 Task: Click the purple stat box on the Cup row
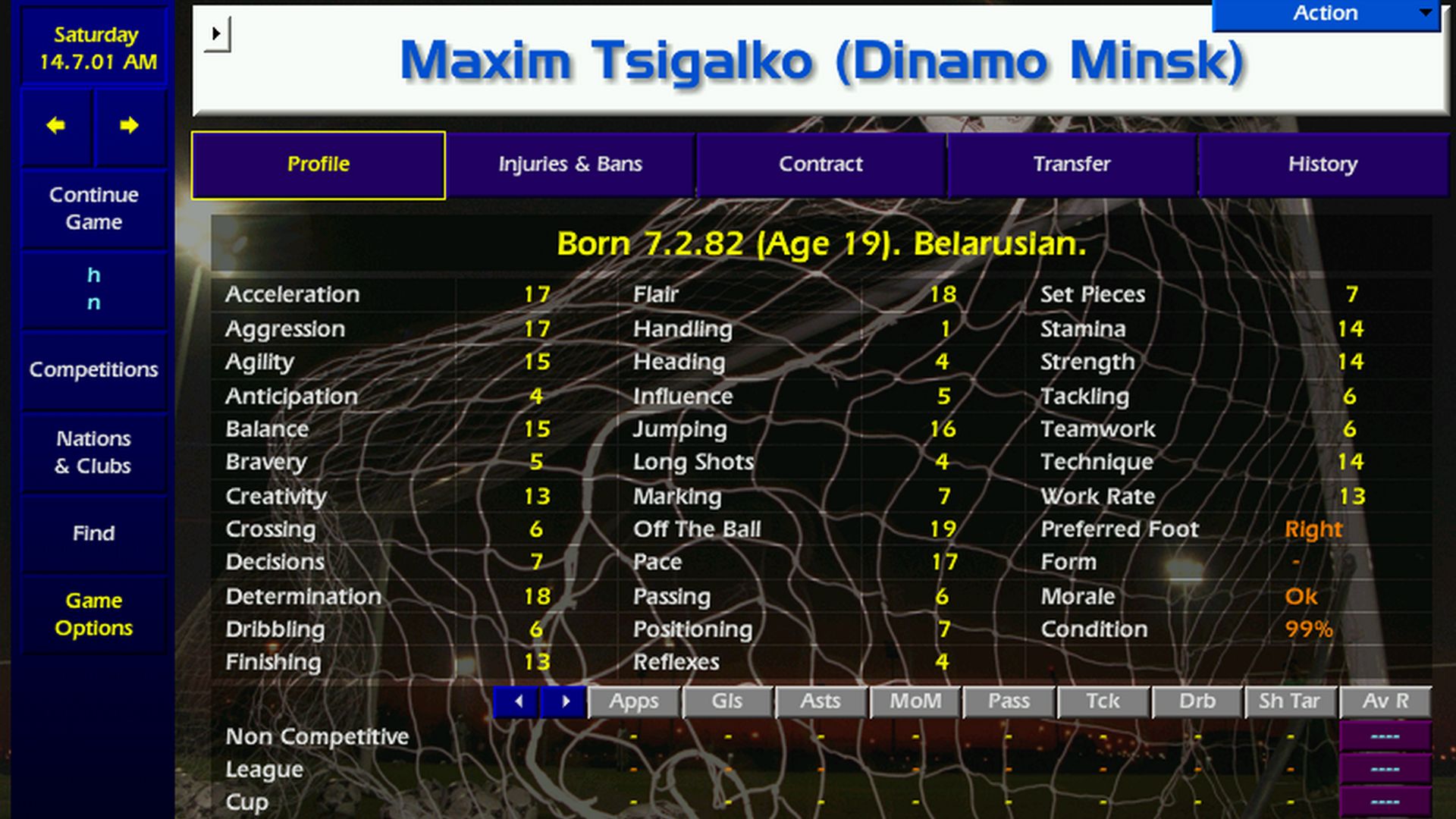1385,802
